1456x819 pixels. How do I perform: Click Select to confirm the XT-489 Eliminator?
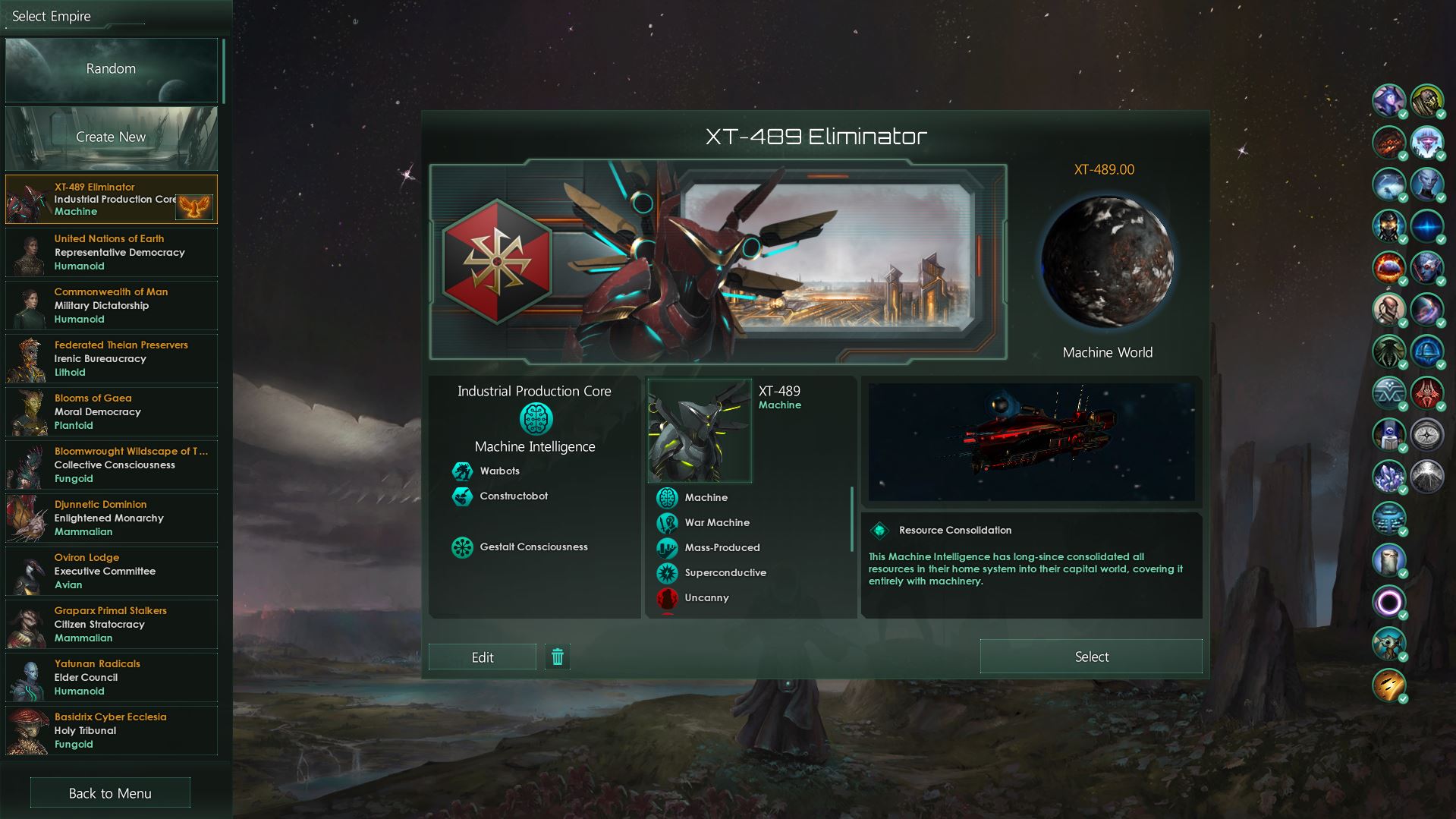[x=1090, y=656]
